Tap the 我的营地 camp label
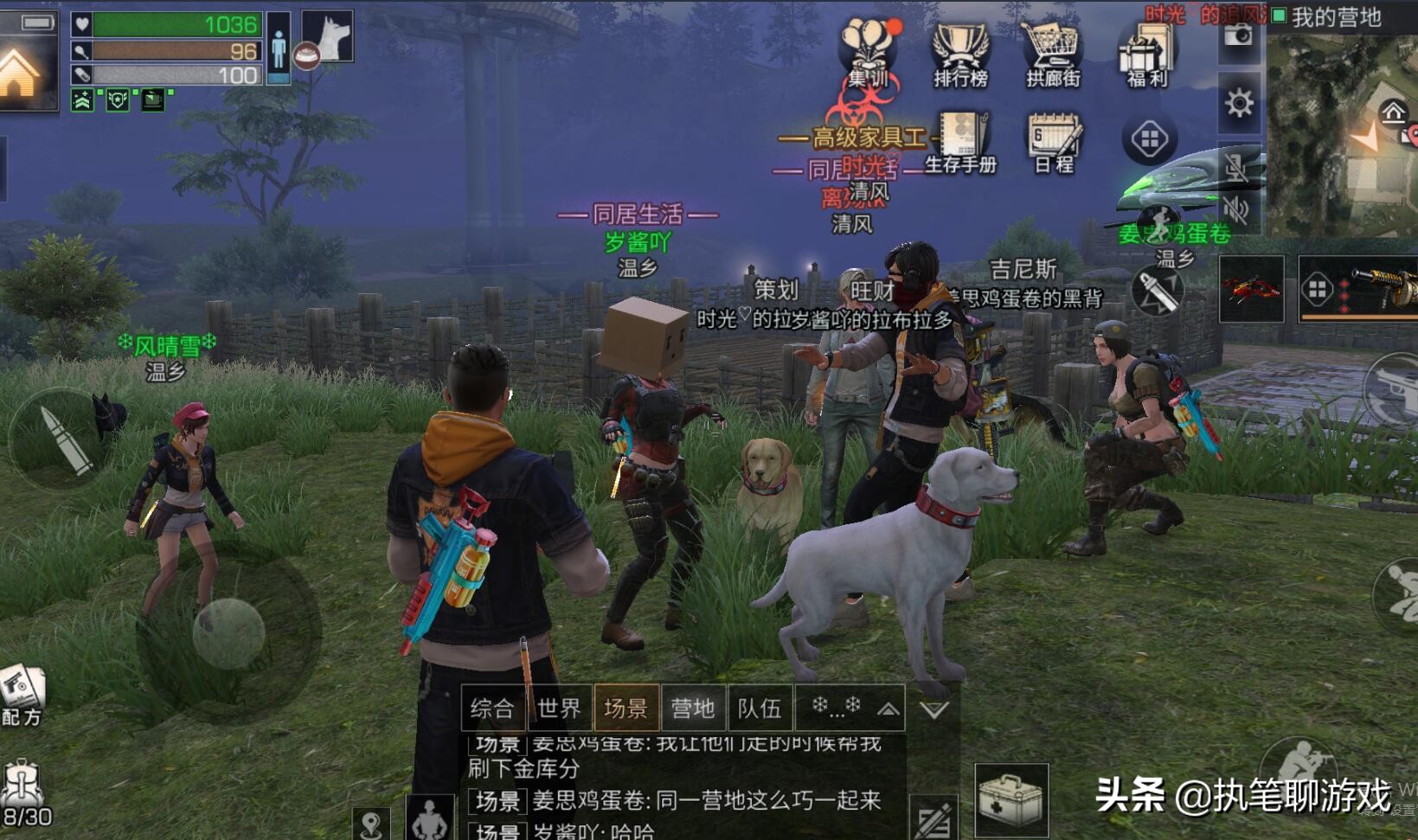Viewport: 1418px width, 840px height. (x=1331, y=19)
